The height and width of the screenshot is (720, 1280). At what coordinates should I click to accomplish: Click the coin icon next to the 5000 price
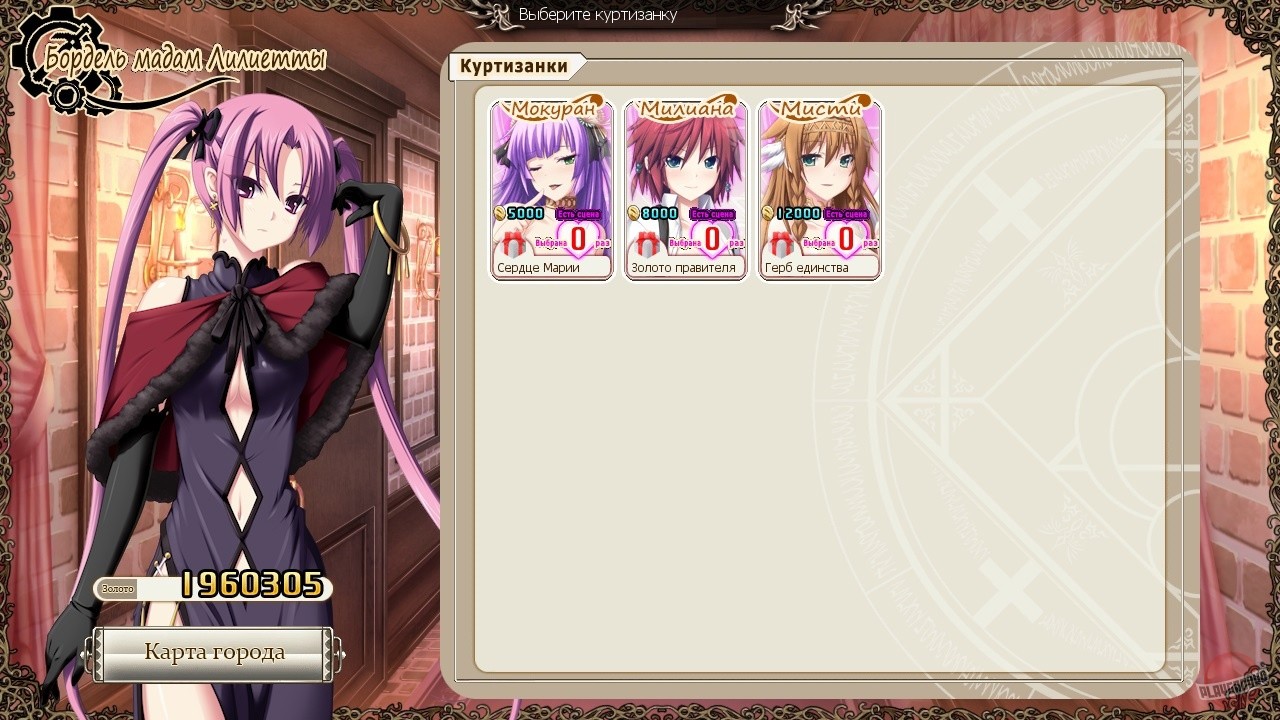pos(497,213)
